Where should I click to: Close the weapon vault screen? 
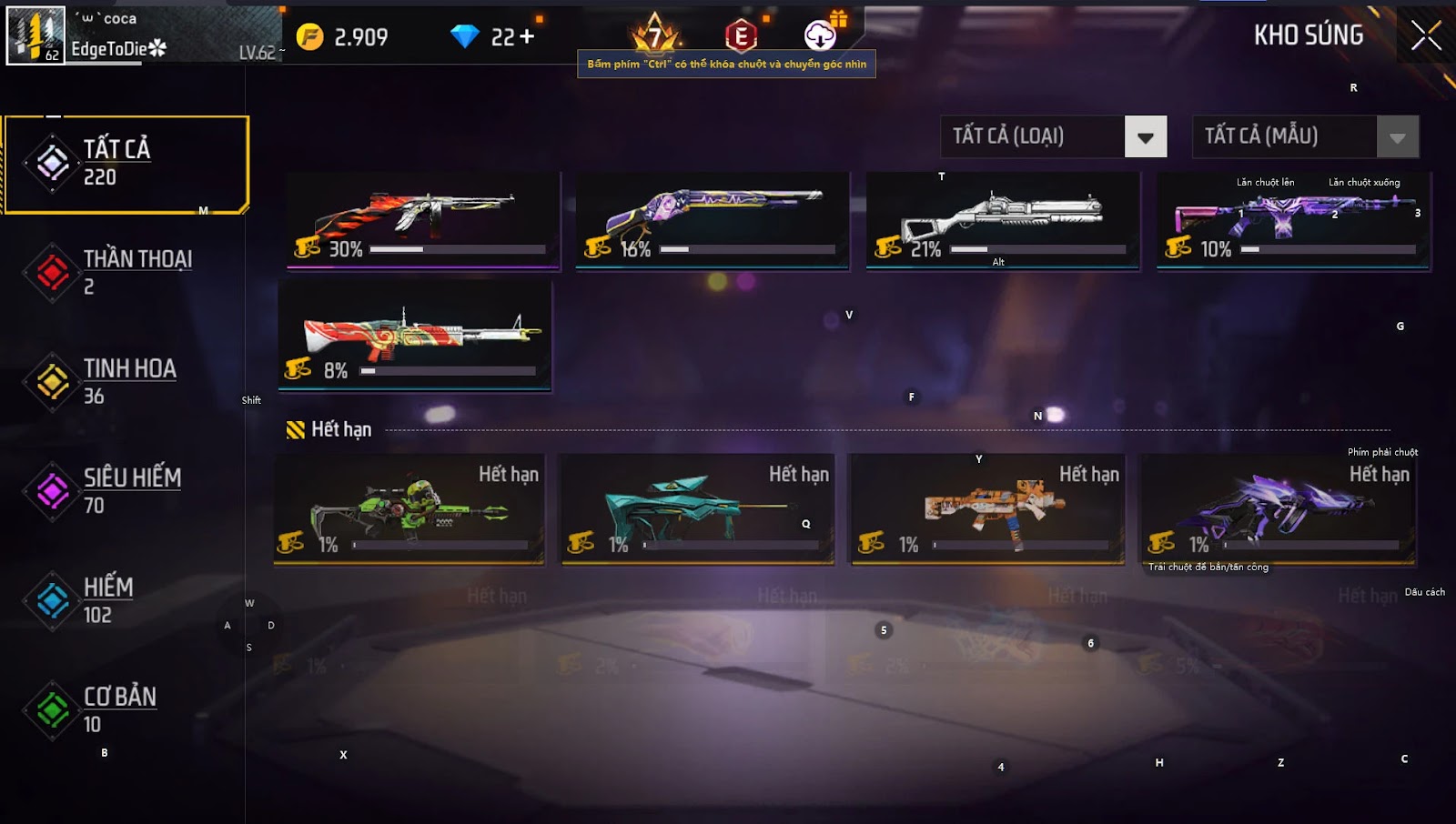1425,36
